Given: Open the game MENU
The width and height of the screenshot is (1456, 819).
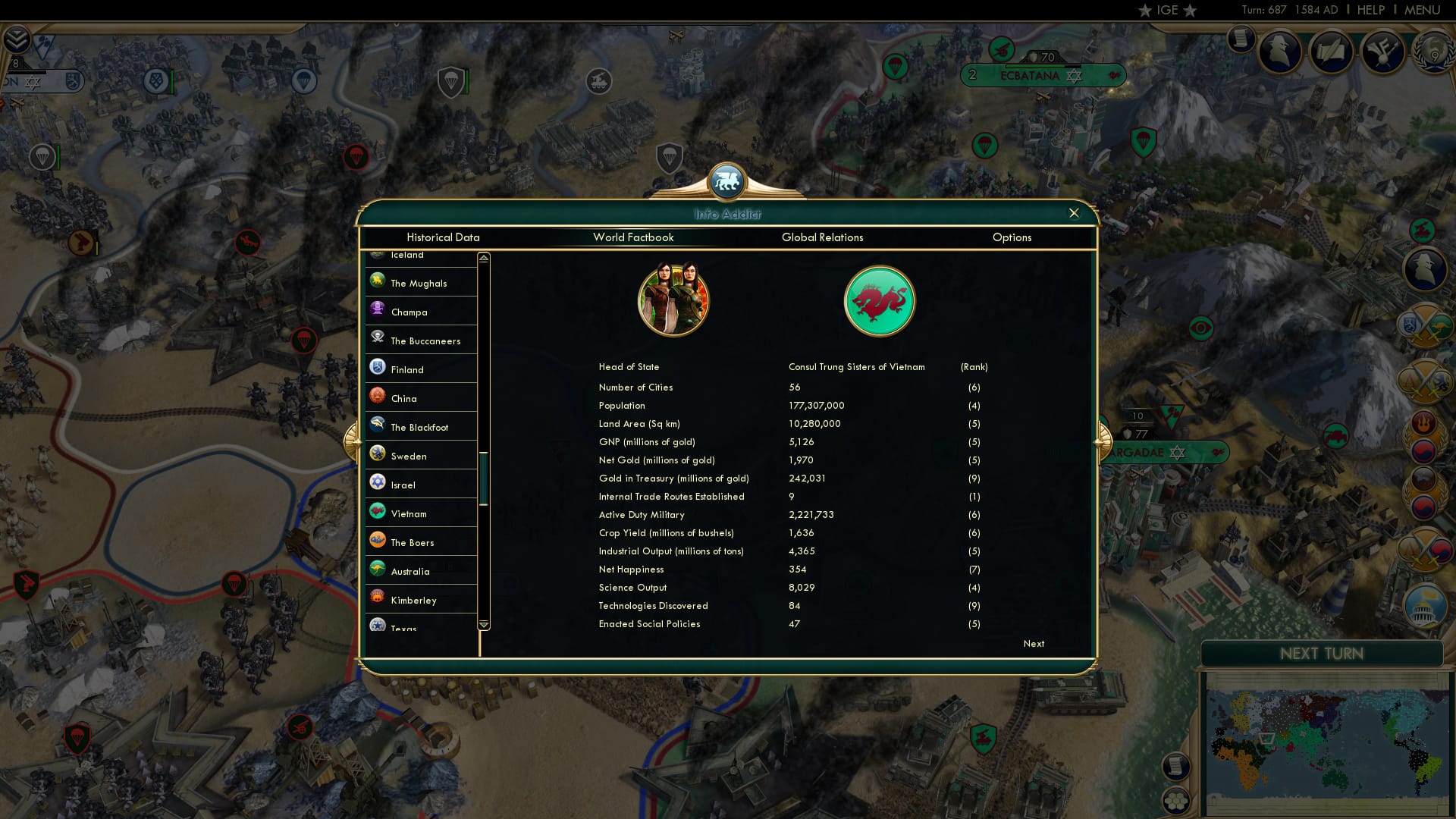Looking at the screenshot, I should pos(1422,10).
